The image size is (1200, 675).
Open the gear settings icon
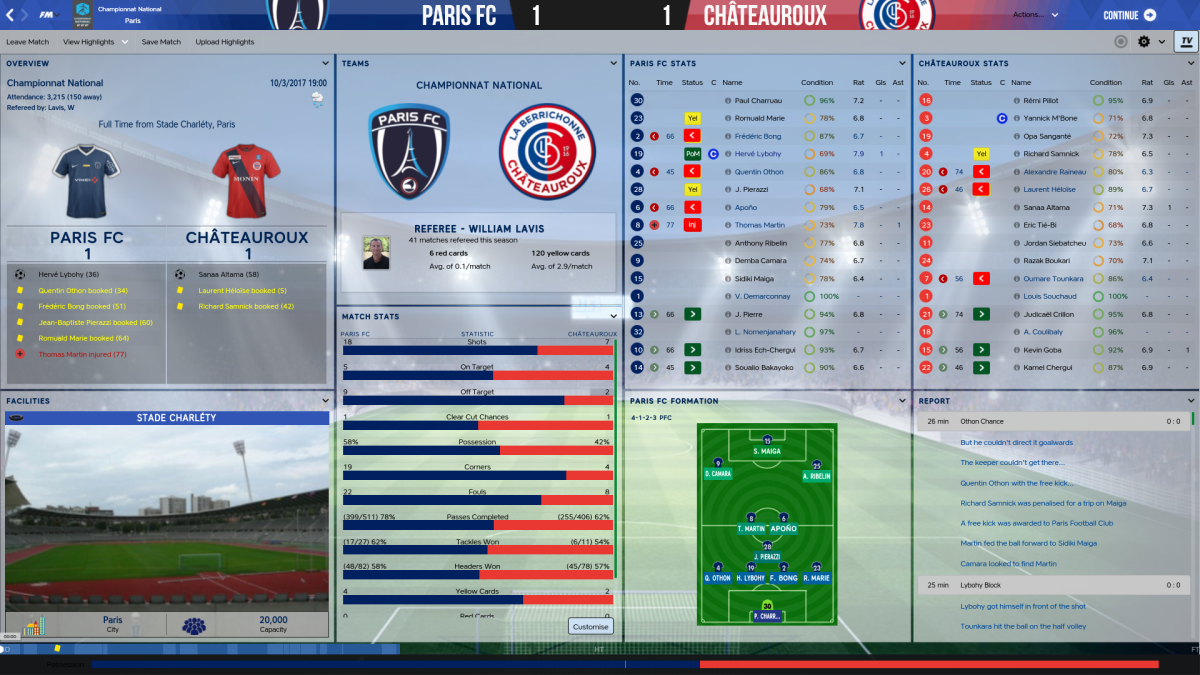click(x=1145, y=42)
